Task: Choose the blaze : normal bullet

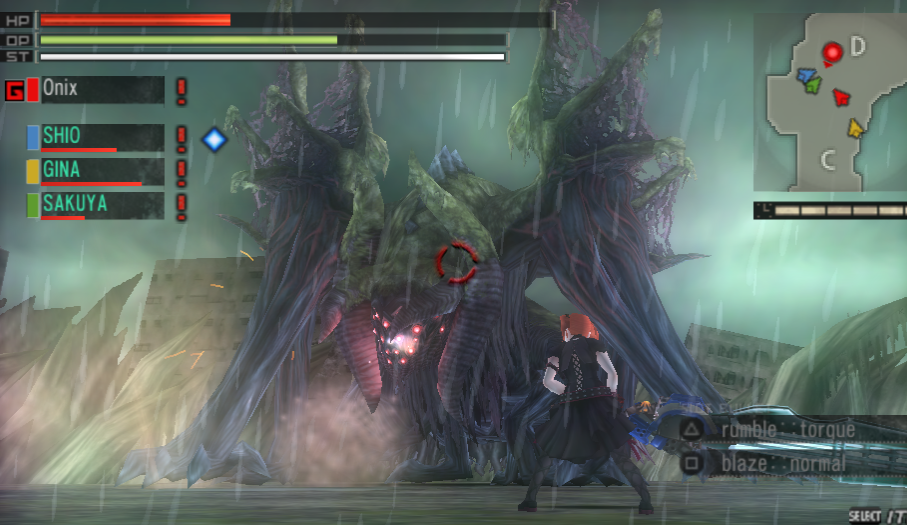Action: (x=784, y=463)
